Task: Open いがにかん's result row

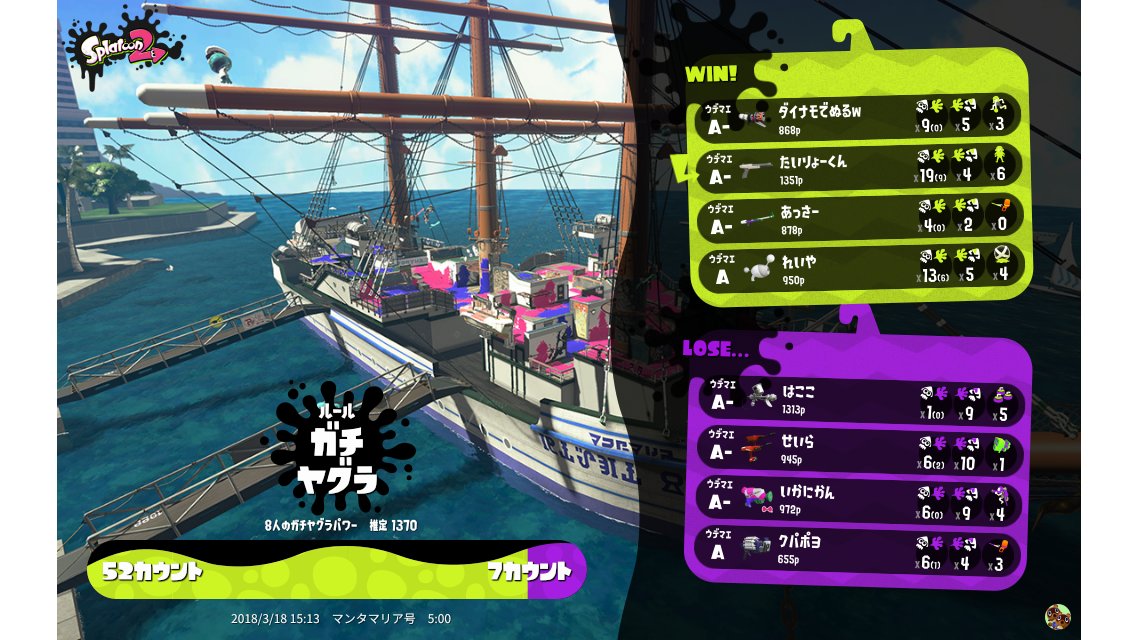Action: 858,498
